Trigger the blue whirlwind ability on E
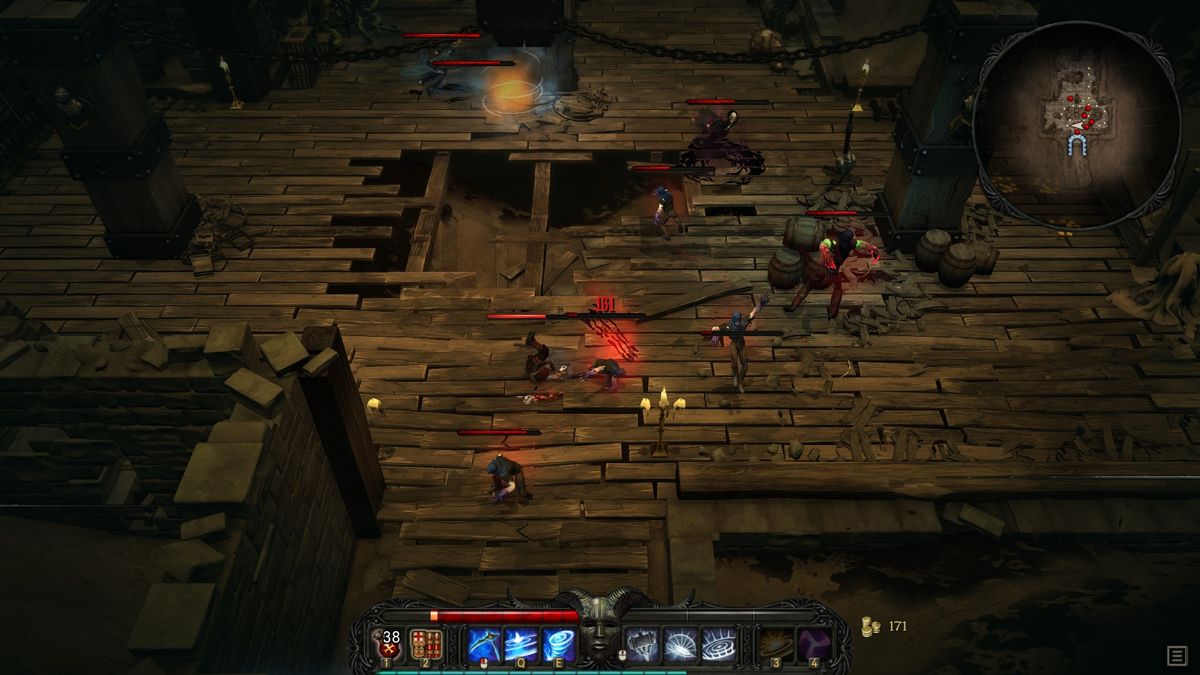Screen dimensions: 1200x675 pyautogui.click(x=558, y=644)
